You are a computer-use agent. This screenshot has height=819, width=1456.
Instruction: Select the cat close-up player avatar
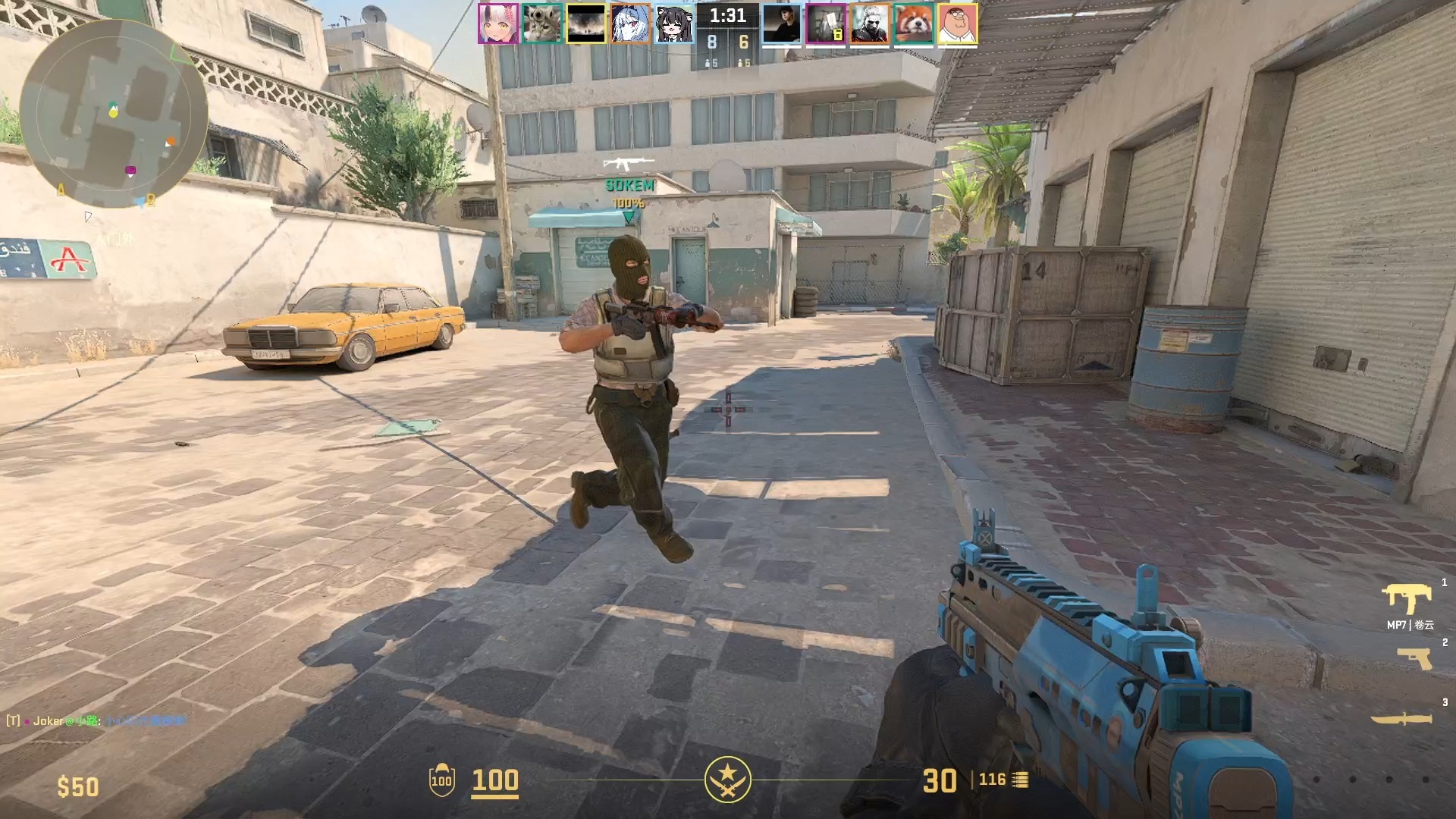[x=540, y=25]
